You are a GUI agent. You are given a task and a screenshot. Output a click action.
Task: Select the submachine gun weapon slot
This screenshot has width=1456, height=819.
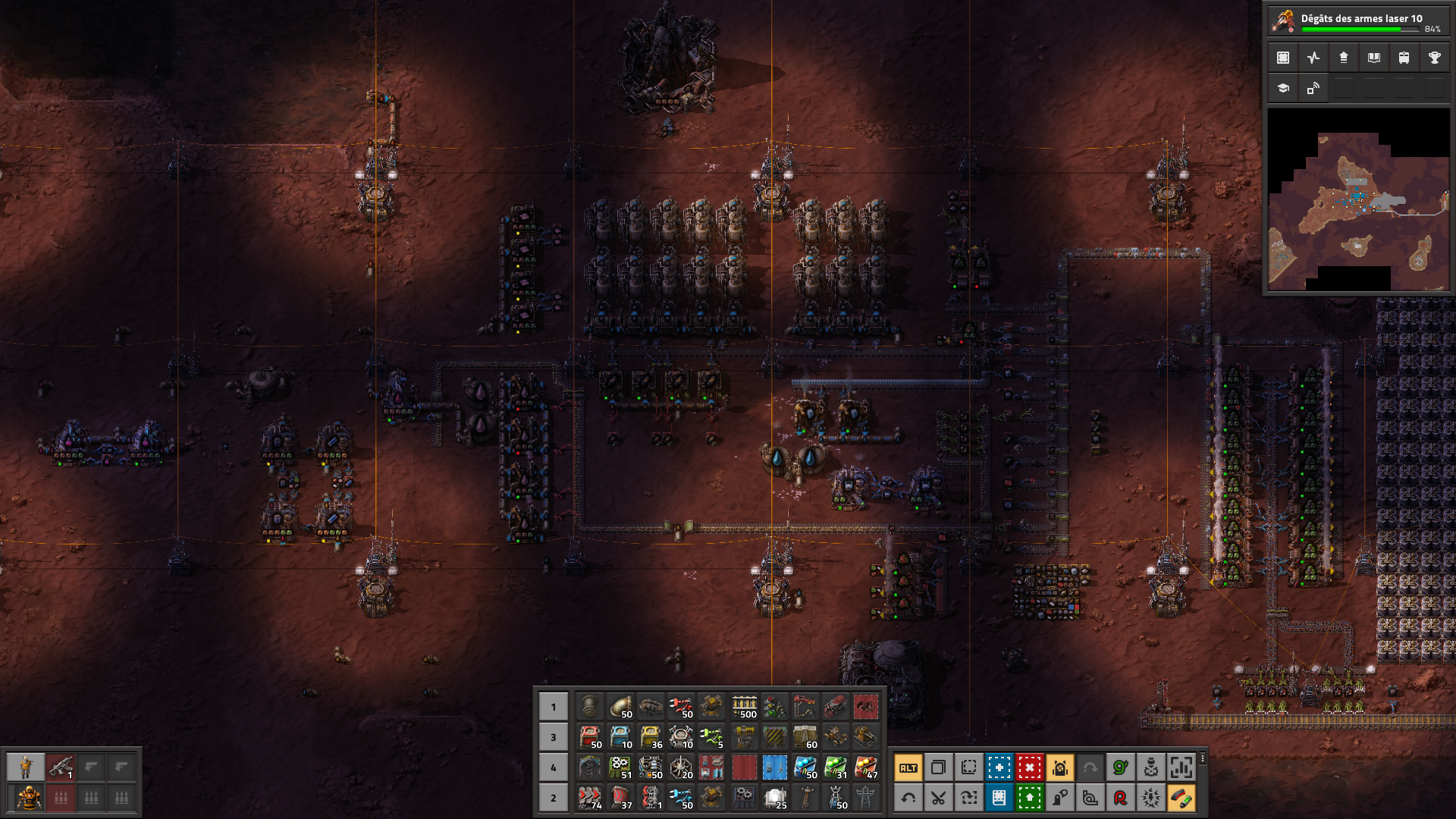pos(61,767)
